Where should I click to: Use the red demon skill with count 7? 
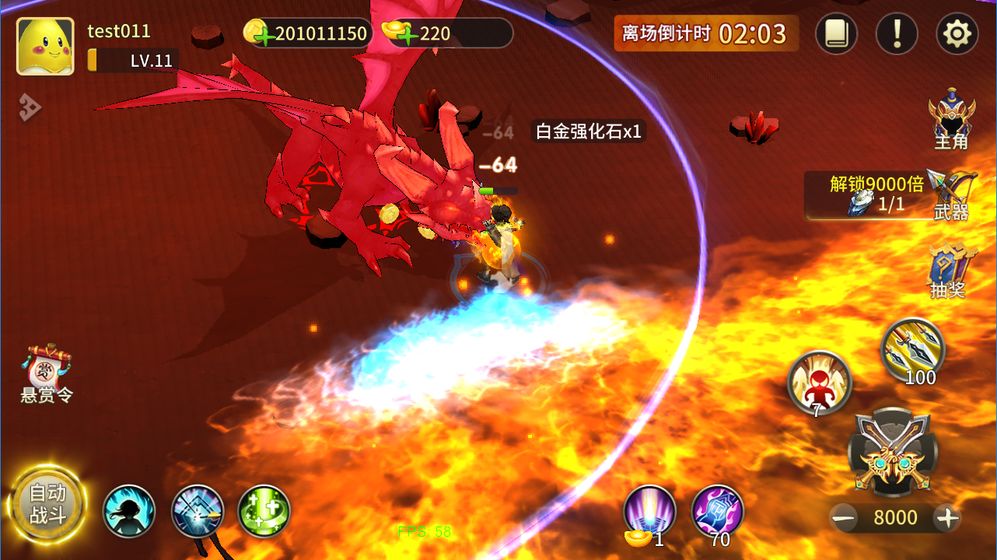pos(819,383)
